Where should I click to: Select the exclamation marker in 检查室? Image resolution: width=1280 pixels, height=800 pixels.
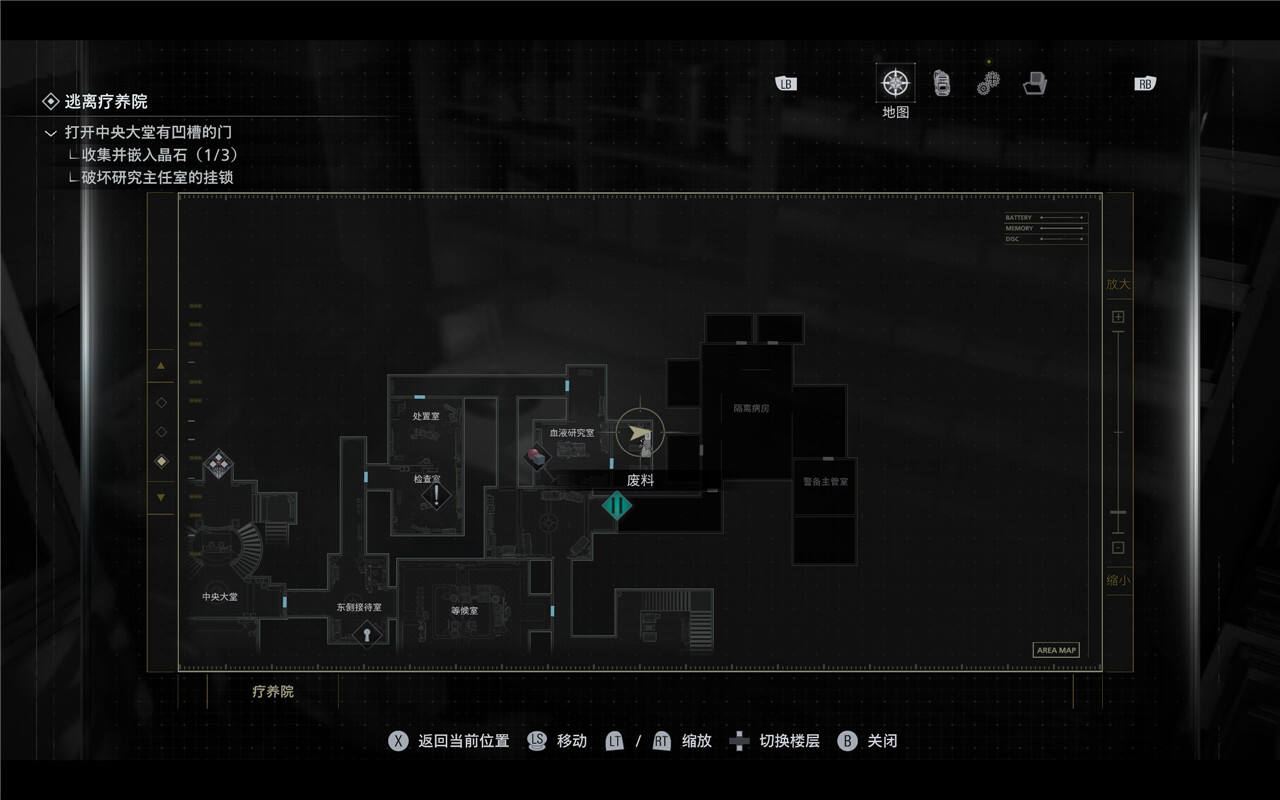click(436, 495)
